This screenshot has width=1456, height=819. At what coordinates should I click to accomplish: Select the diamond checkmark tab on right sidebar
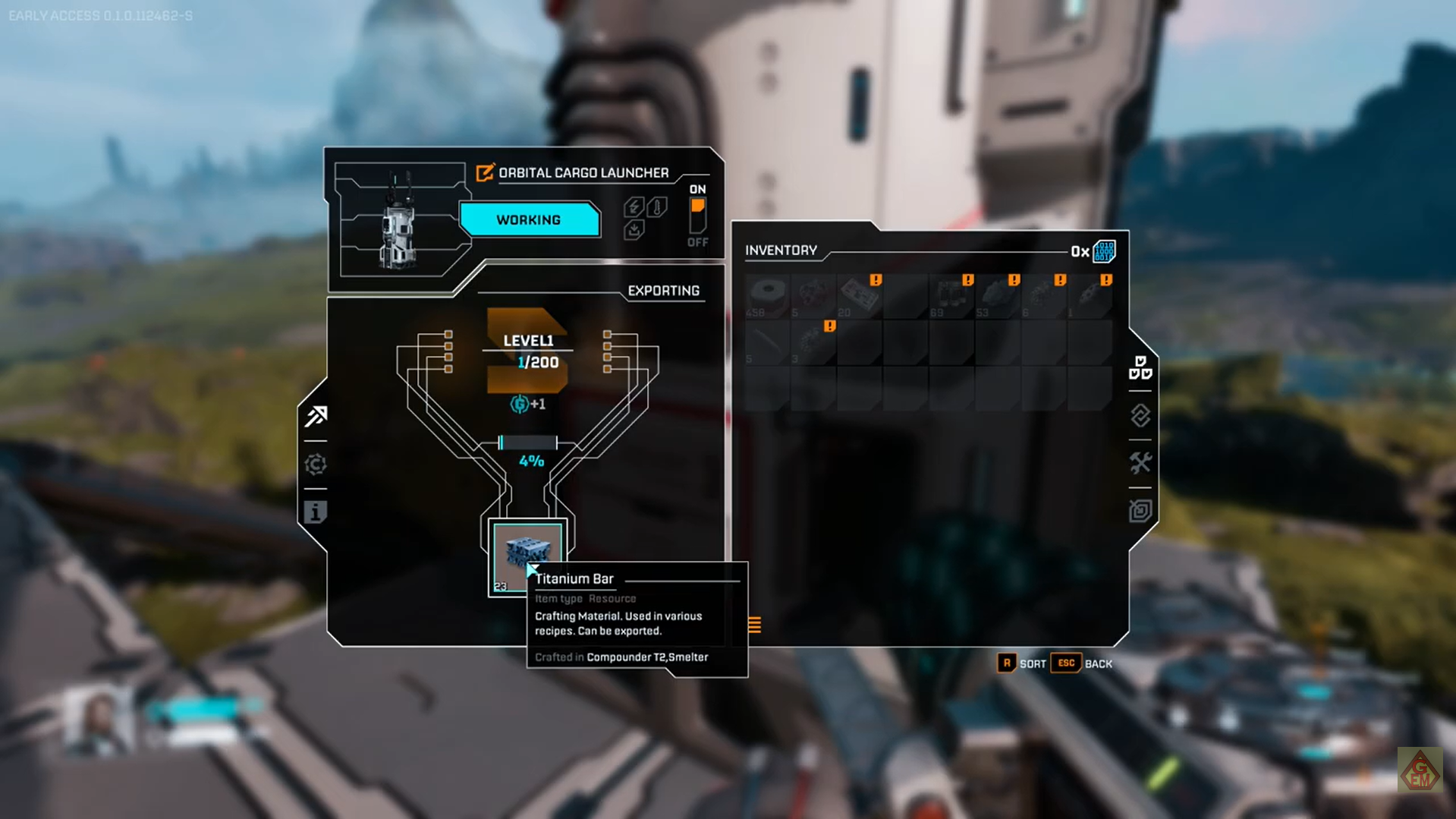coord(1140,416)
